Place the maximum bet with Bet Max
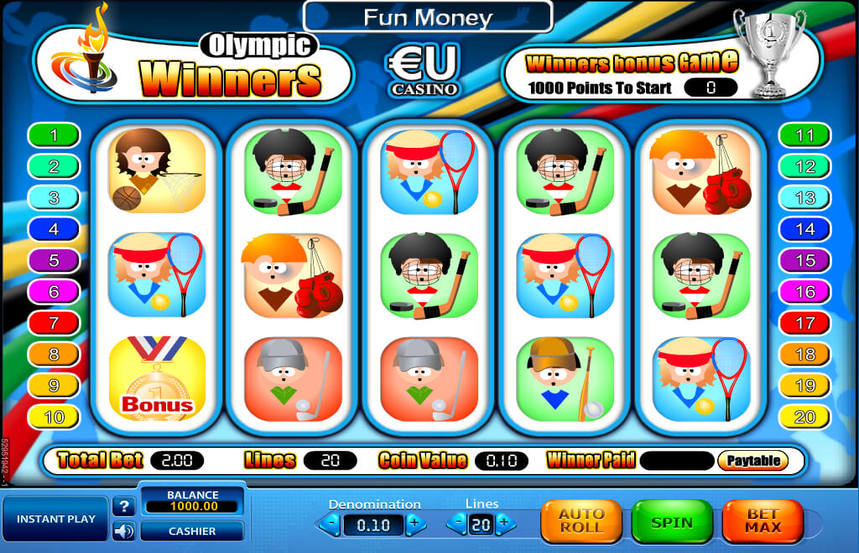This screenshot has height=553, width=859. click(x=762, y=521)
